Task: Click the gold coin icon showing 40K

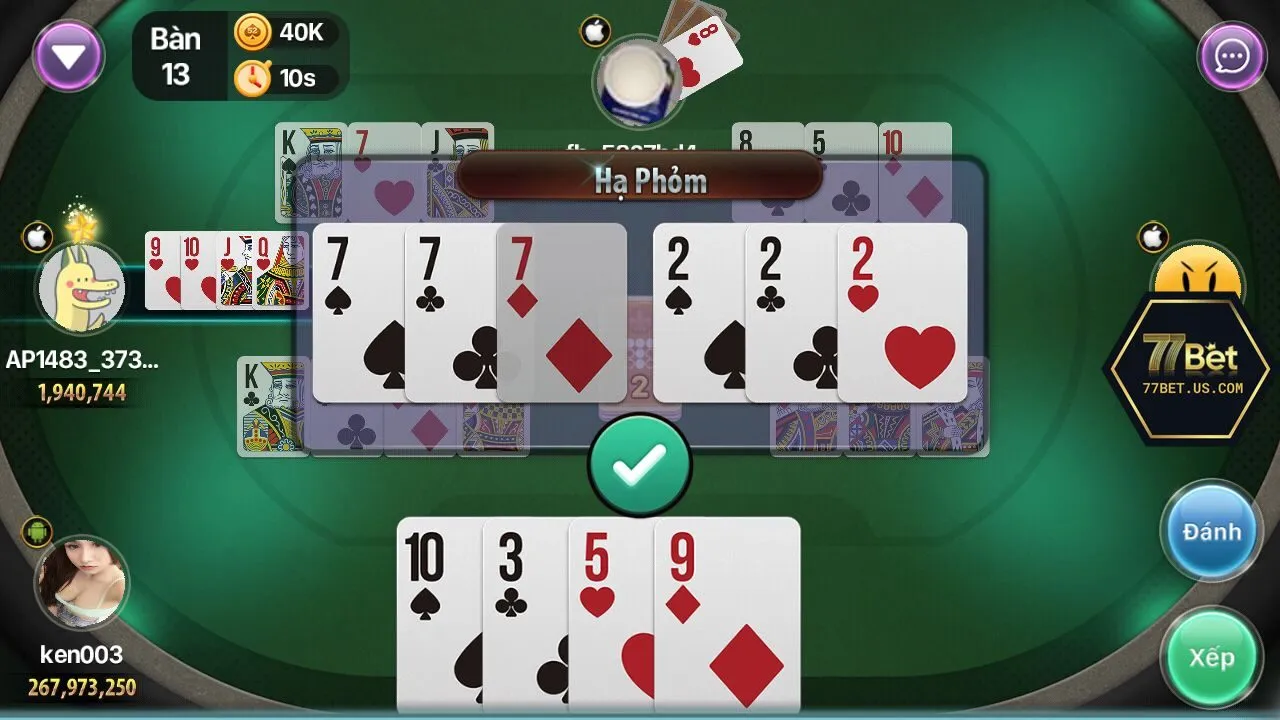Action: [x=253, y=31]
